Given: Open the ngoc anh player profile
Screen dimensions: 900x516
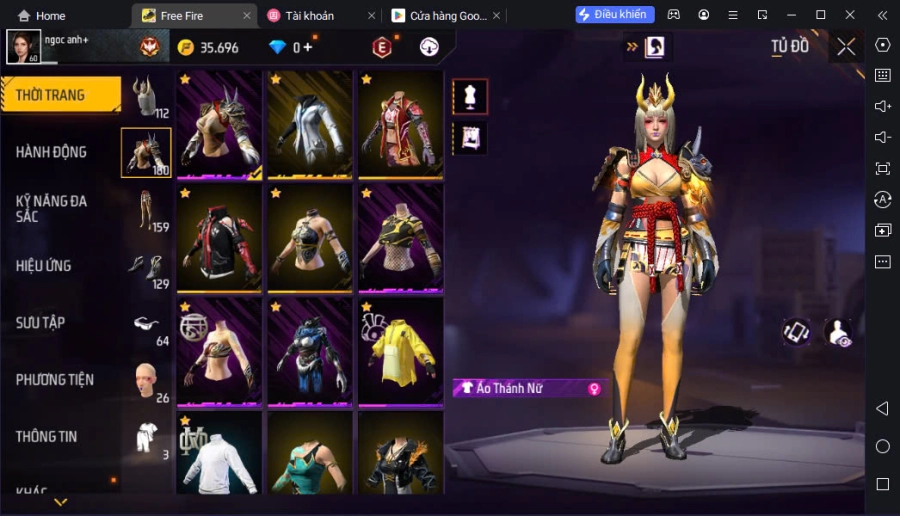Looking at the screenshot, I should point(24,47).
